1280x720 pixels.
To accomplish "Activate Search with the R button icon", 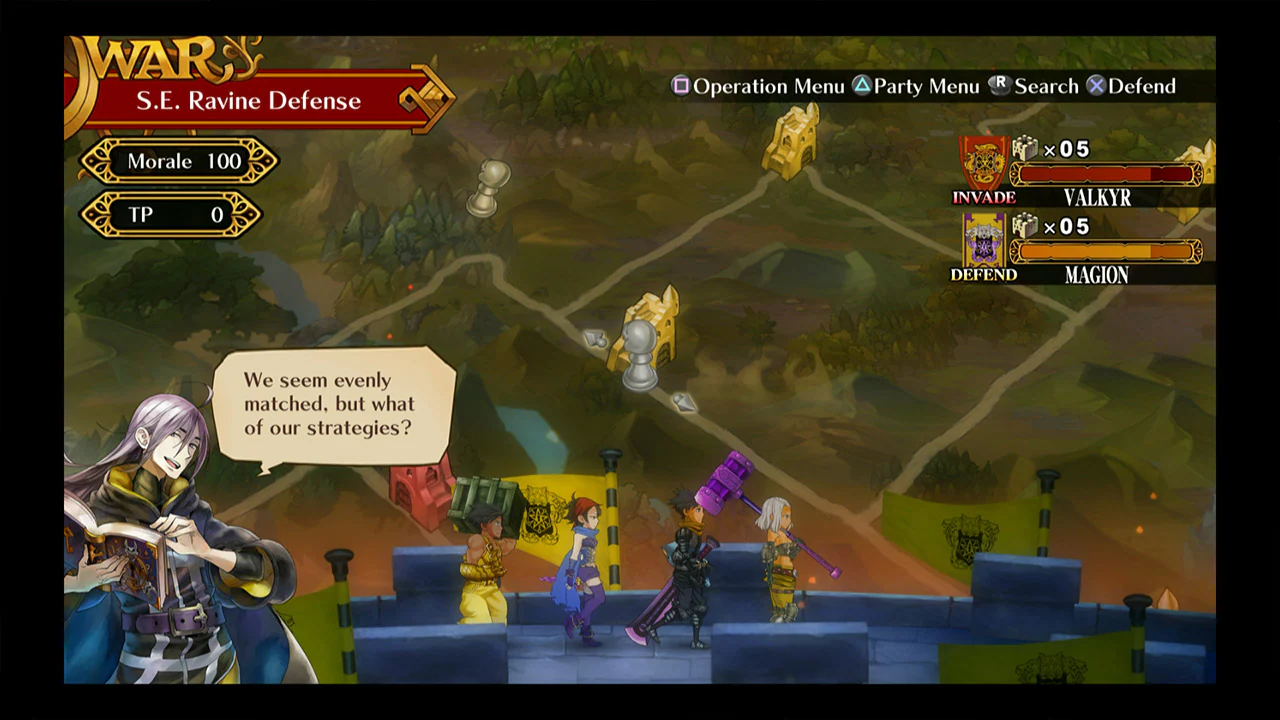I will click(x=998, y=86).
